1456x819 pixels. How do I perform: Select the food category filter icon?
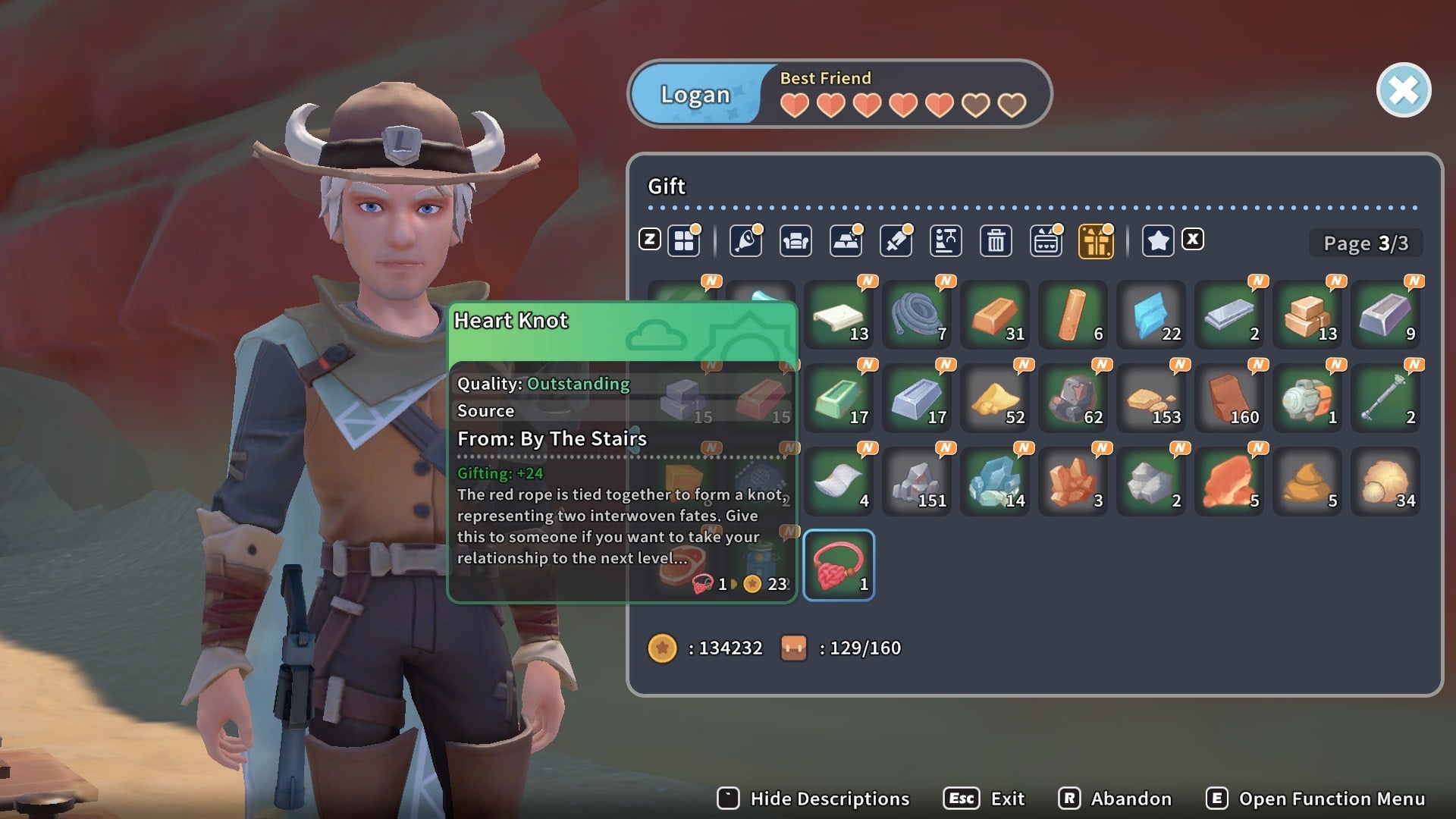(x=746, y=240)
